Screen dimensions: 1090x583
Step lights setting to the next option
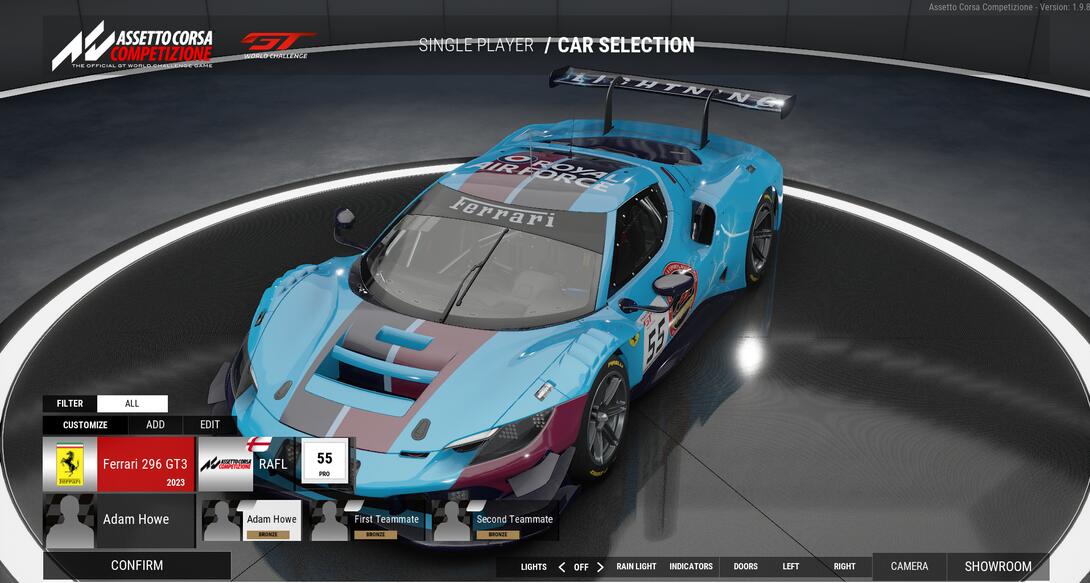(x=600, y=567)
